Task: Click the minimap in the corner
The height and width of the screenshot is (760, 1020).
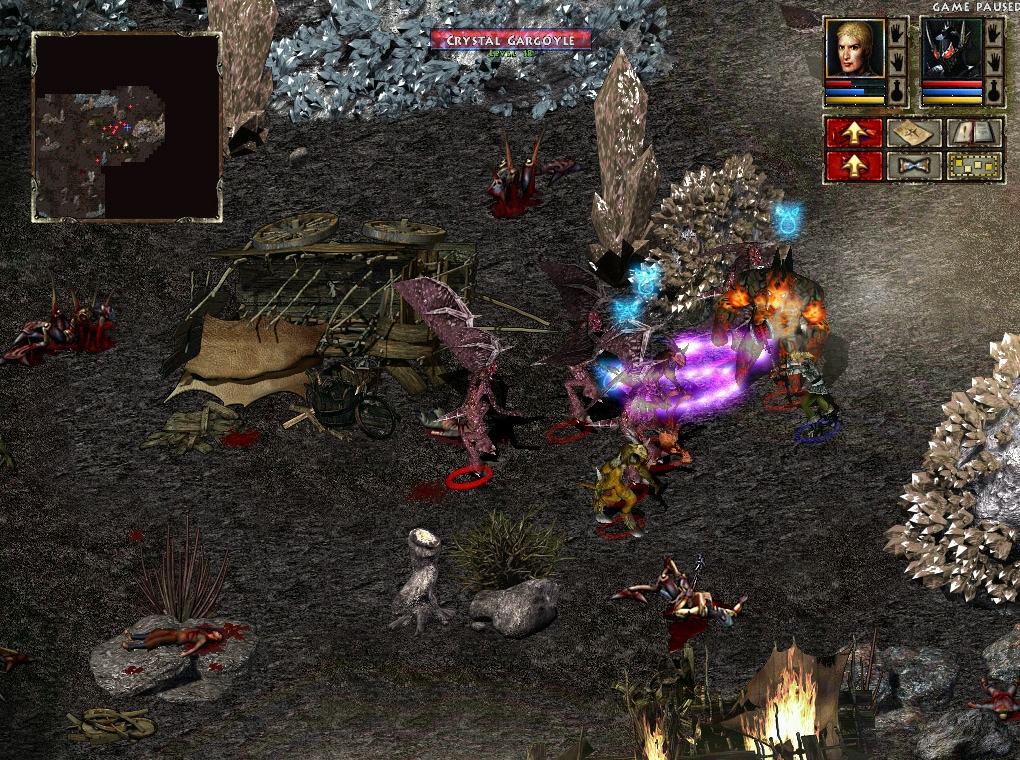Action: (x=126, y=126)
